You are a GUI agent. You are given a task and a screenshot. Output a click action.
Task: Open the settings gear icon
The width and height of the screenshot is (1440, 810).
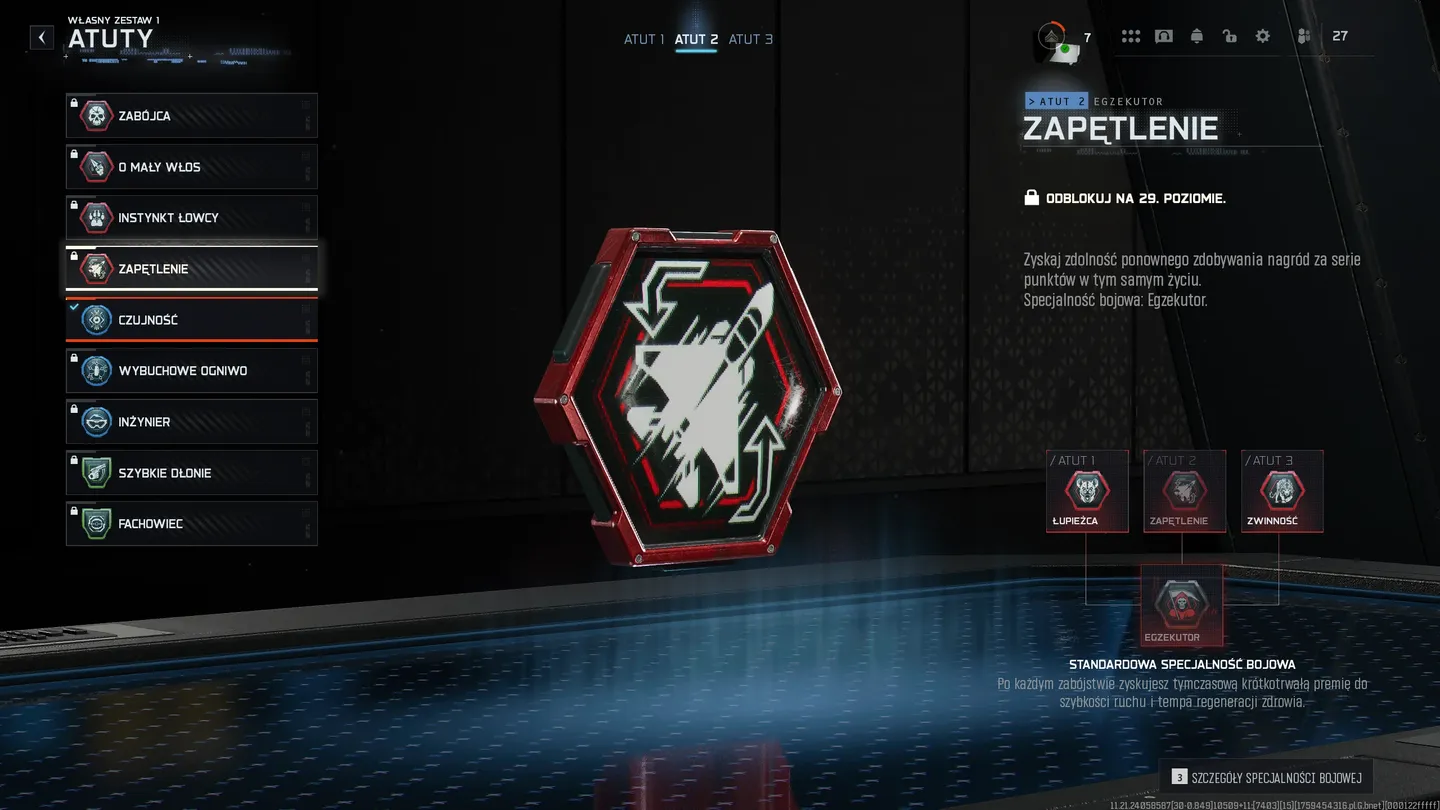(1262, 35)
